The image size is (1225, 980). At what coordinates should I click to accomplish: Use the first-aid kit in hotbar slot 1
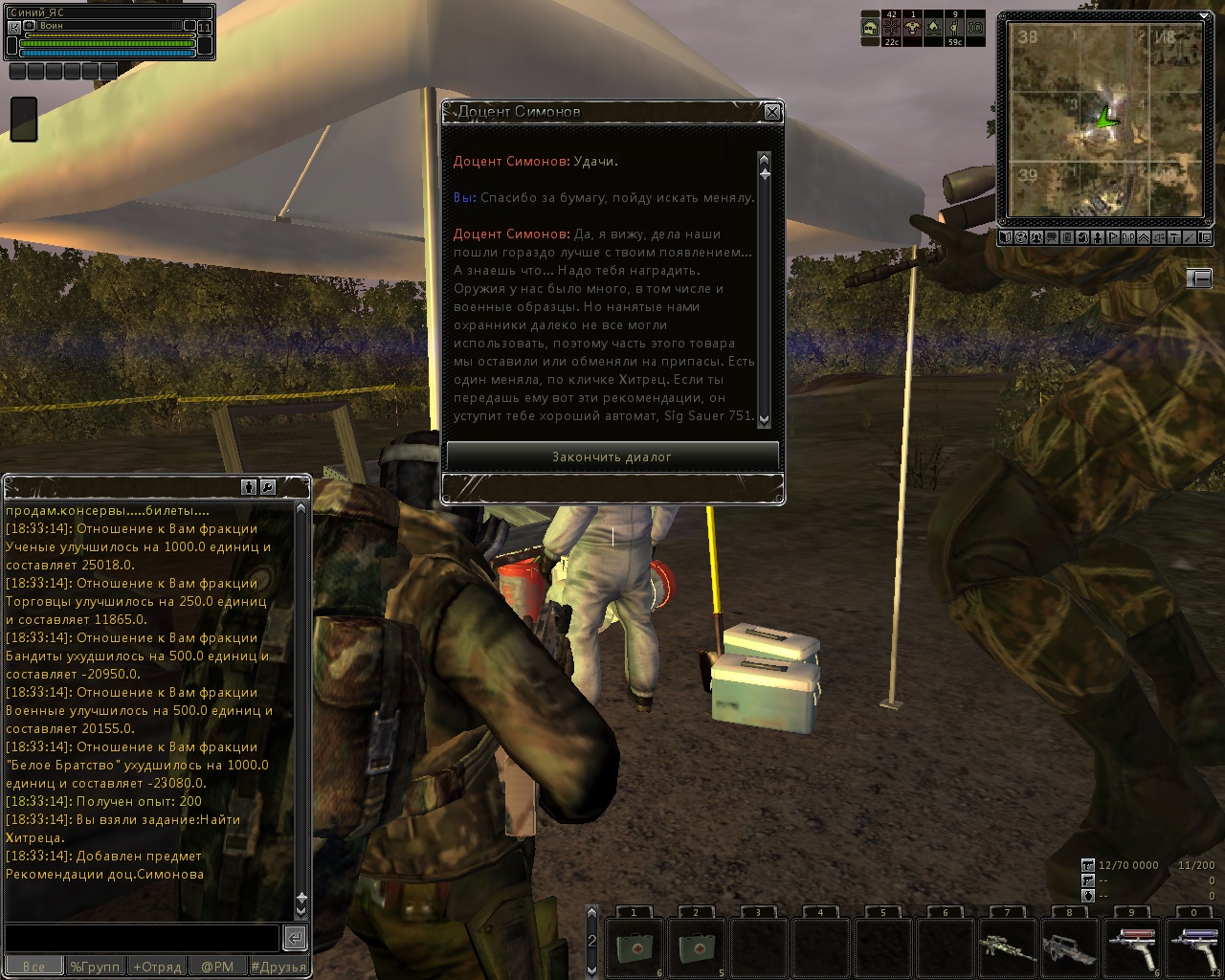(x=634, y=947)
